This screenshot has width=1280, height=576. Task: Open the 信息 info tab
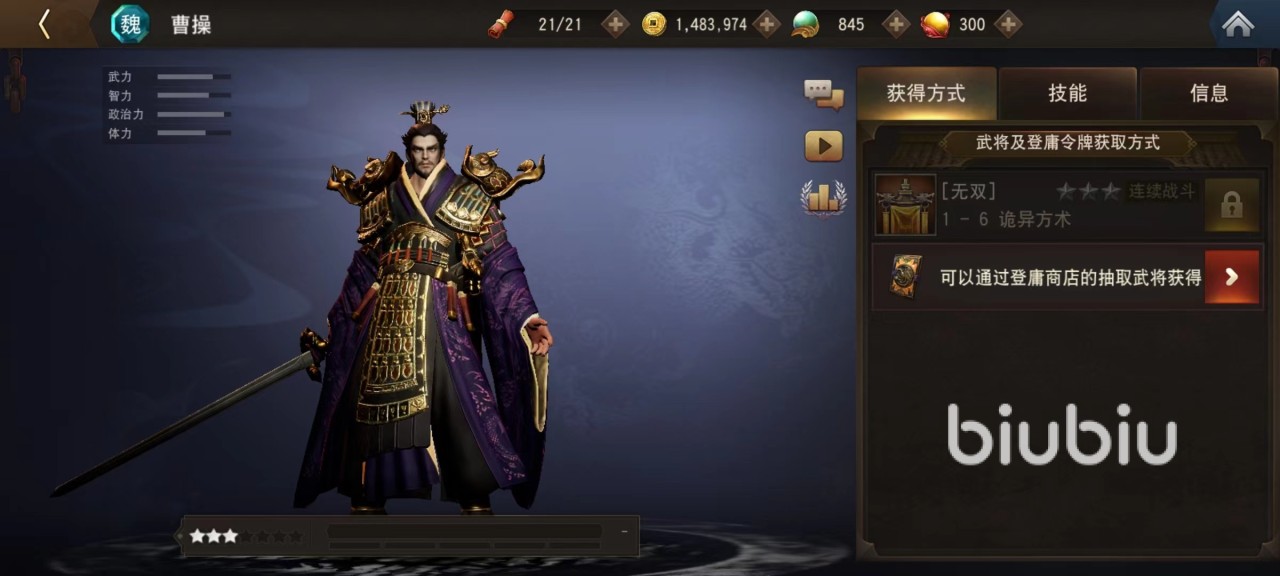[x=1208, y=94]
